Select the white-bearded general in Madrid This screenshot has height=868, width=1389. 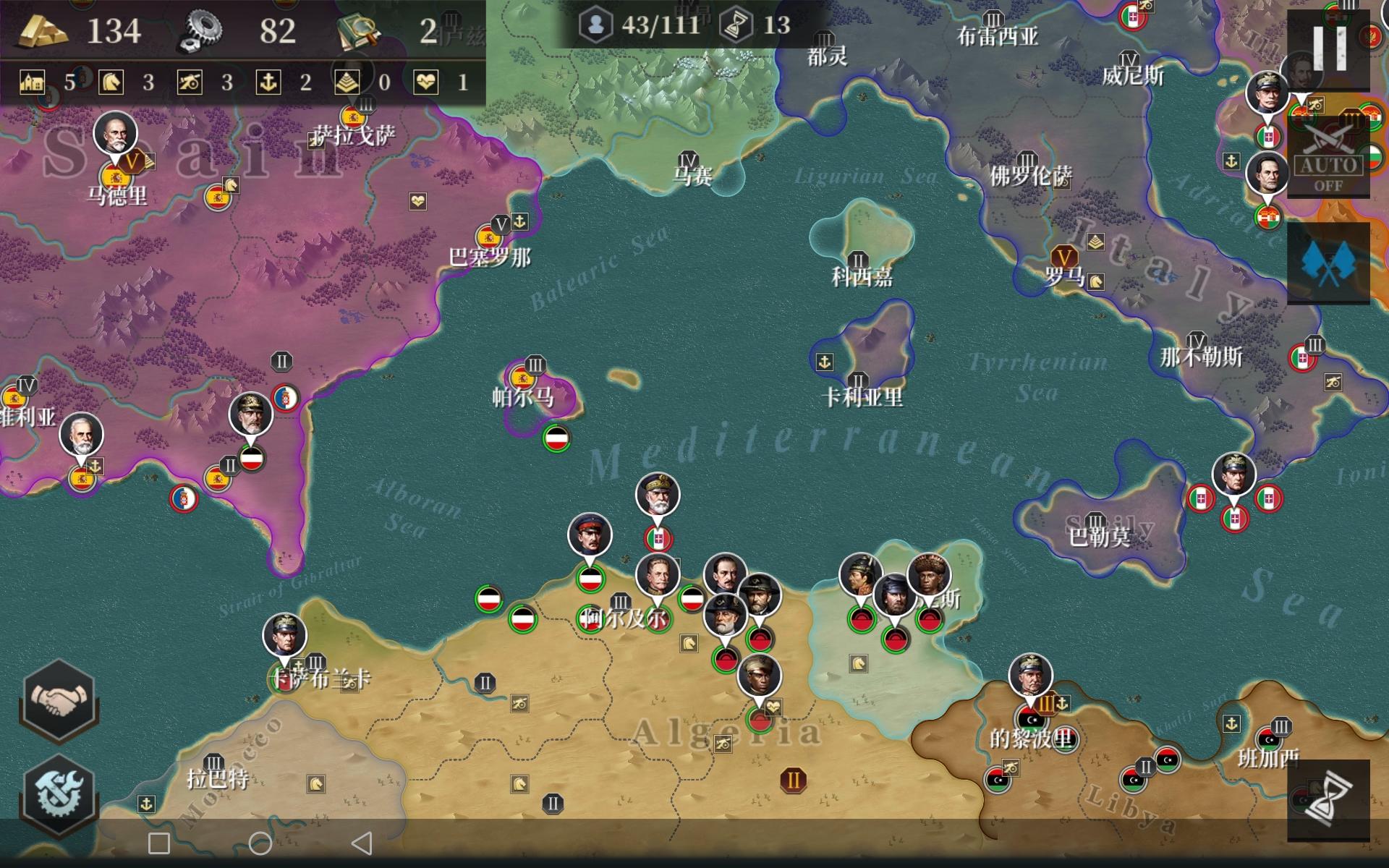pyautogui.click(x=115, y=134)
